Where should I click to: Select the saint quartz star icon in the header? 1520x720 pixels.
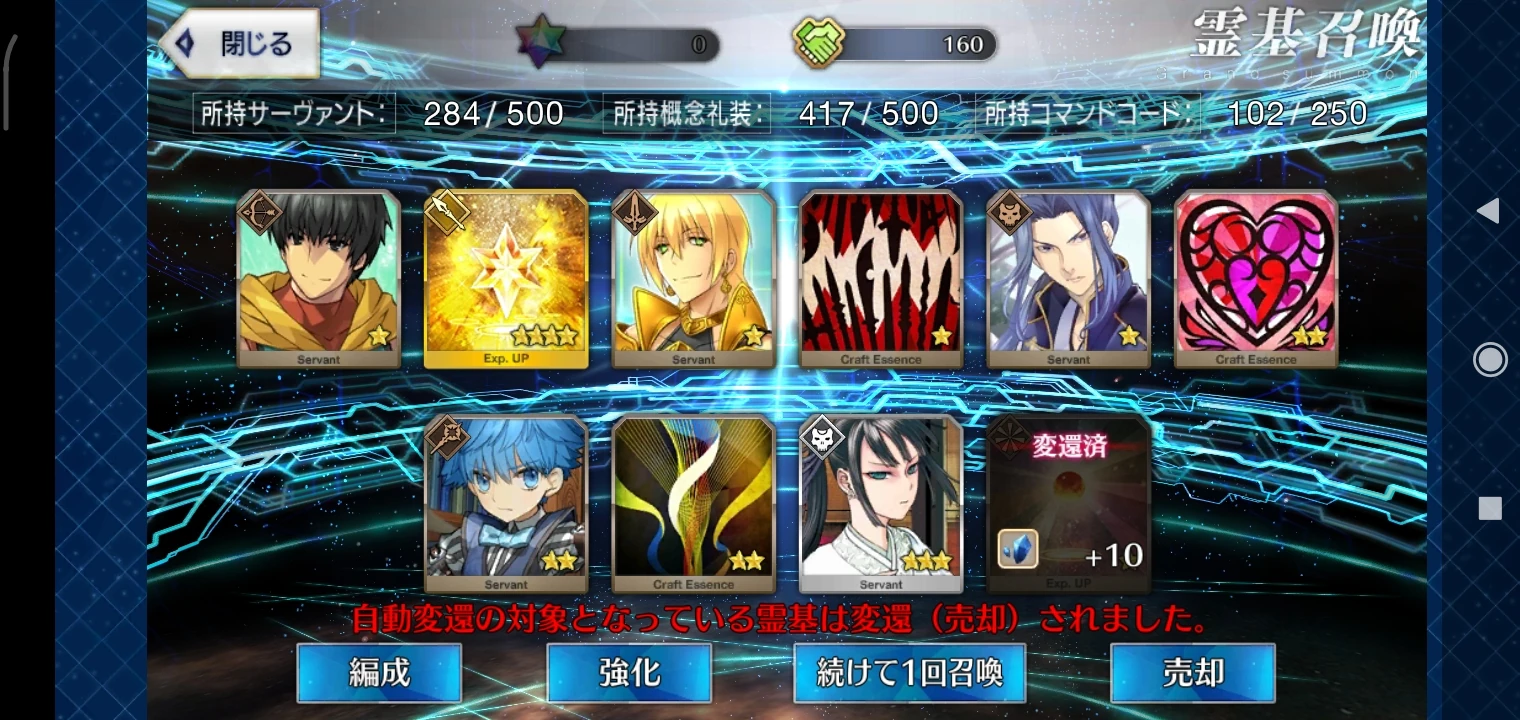[540, 42]
